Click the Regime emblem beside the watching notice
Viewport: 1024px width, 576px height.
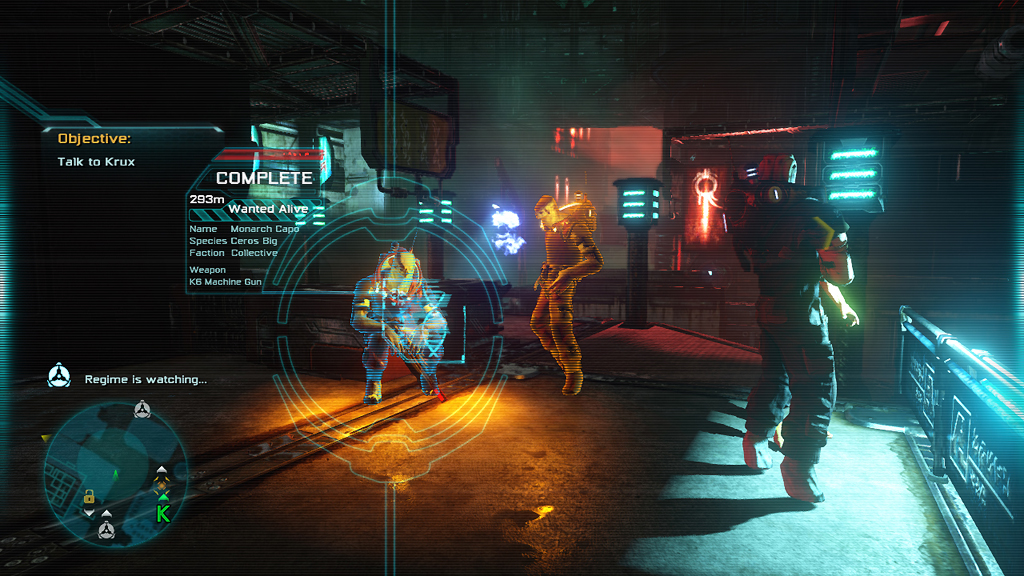tap(60, 377)
